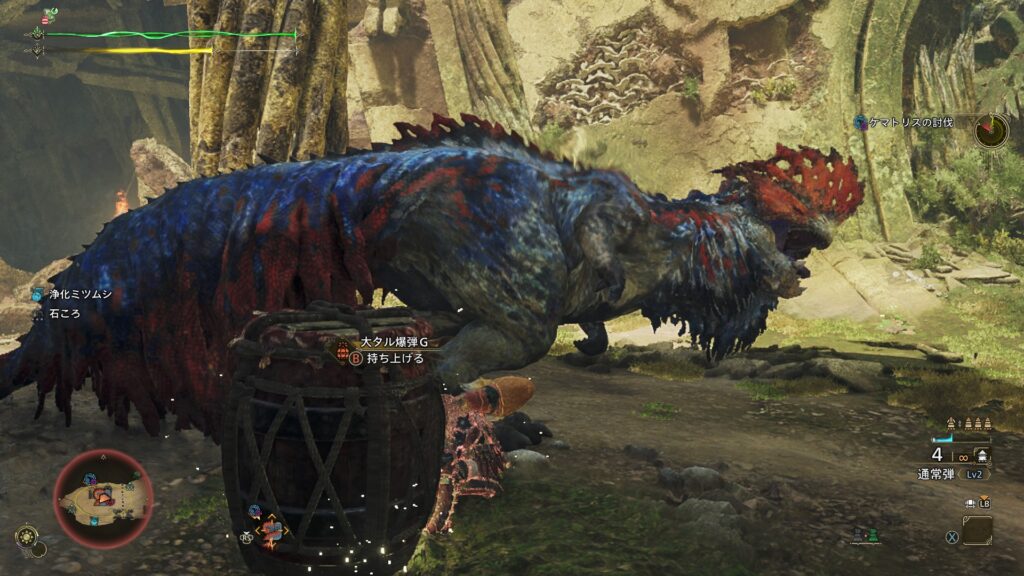Click the ammo type icon beside the infinity symbol
Viewport: 1024px width, 576px height.
pyautogui.click(x=983, y=456)
